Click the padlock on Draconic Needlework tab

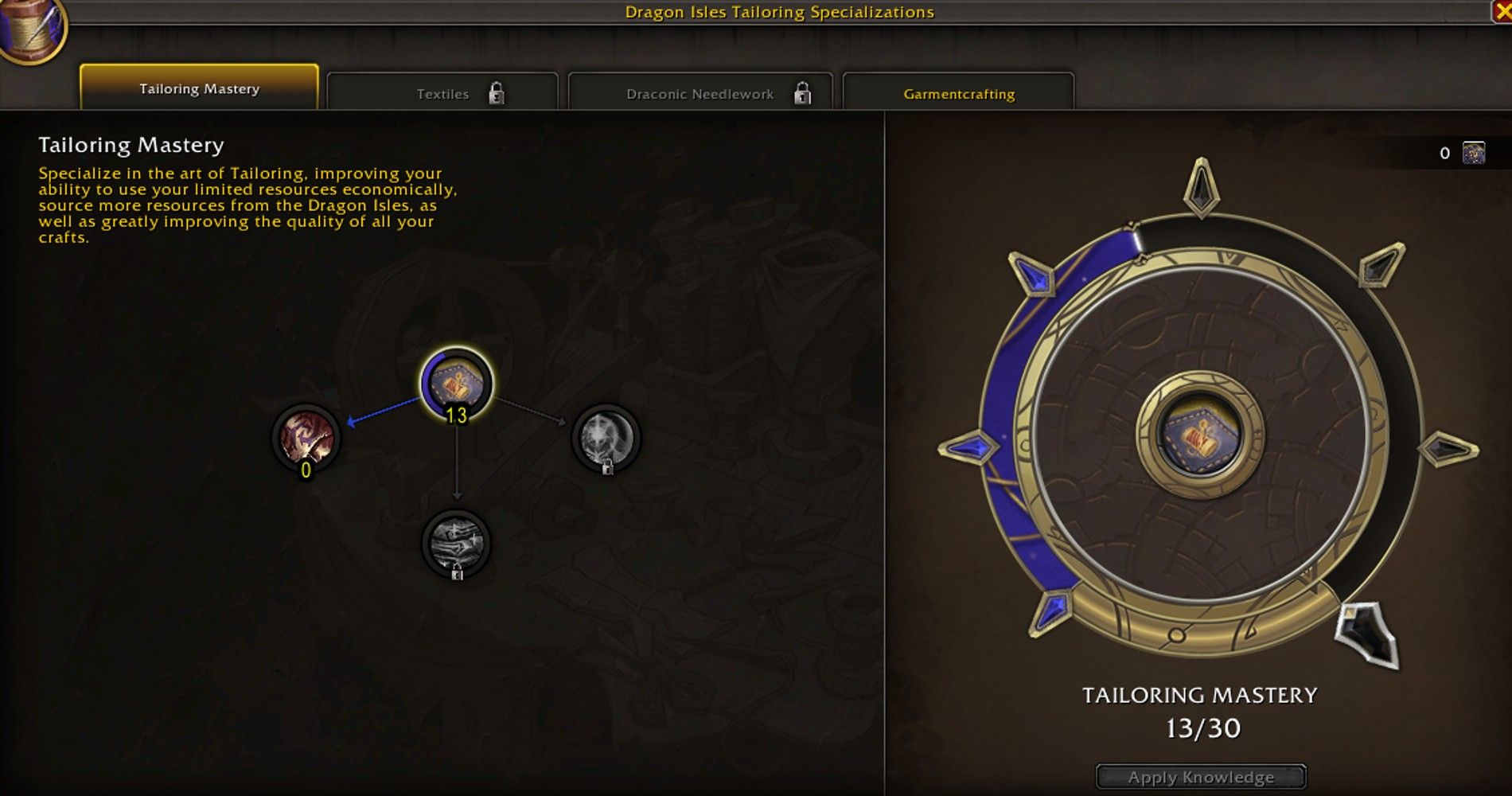pyautogui.click(x=804, y=93)
